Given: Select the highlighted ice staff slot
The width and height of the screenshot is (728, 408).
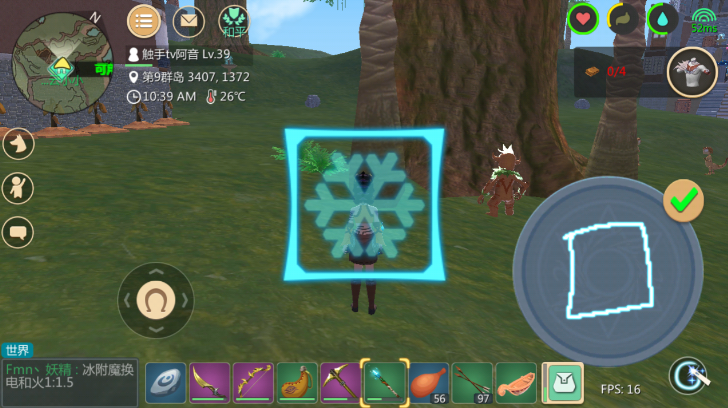Looking at the screenshot, I should pos(385,383).
